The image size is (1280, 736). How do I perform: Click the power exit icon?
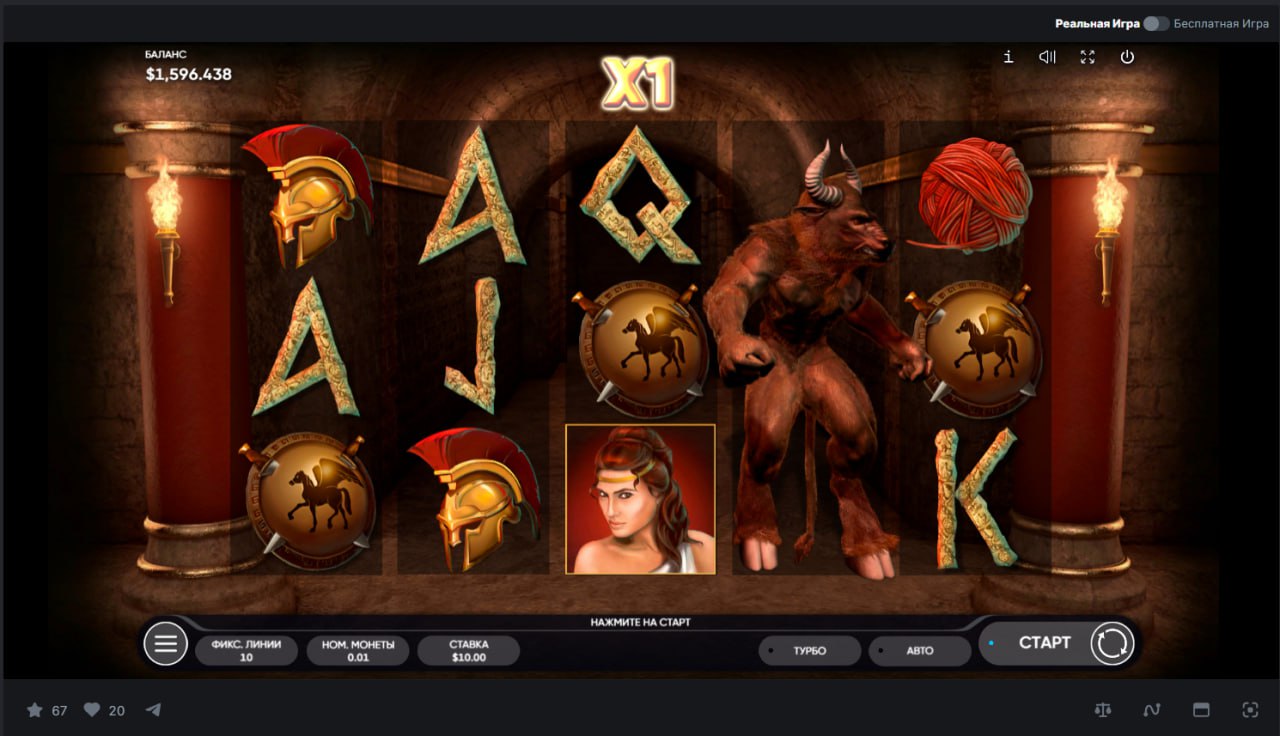(x=1127, y=57)
